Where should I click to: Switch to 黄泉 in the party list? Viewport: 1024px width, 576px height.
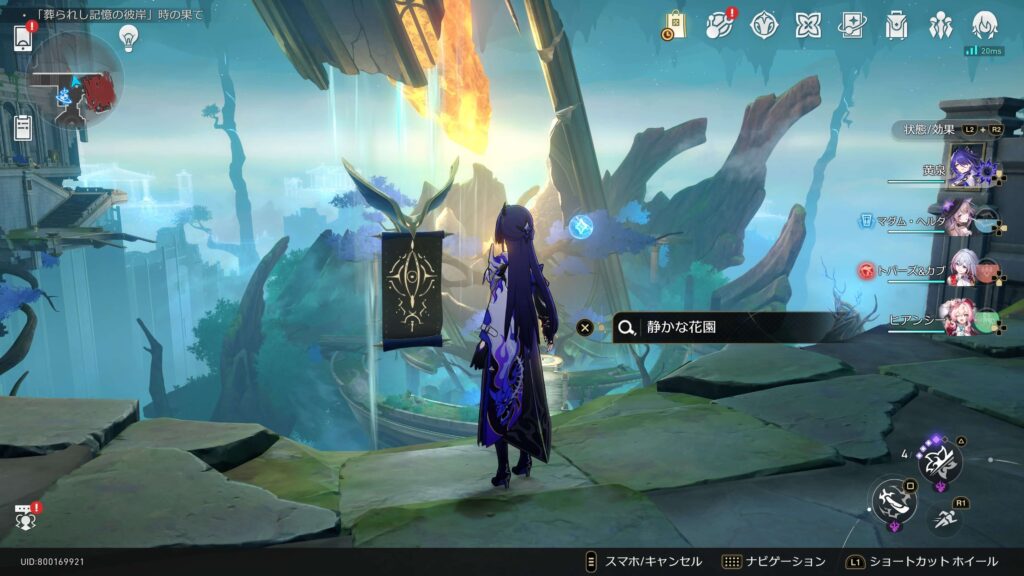(x=963, y=166)
